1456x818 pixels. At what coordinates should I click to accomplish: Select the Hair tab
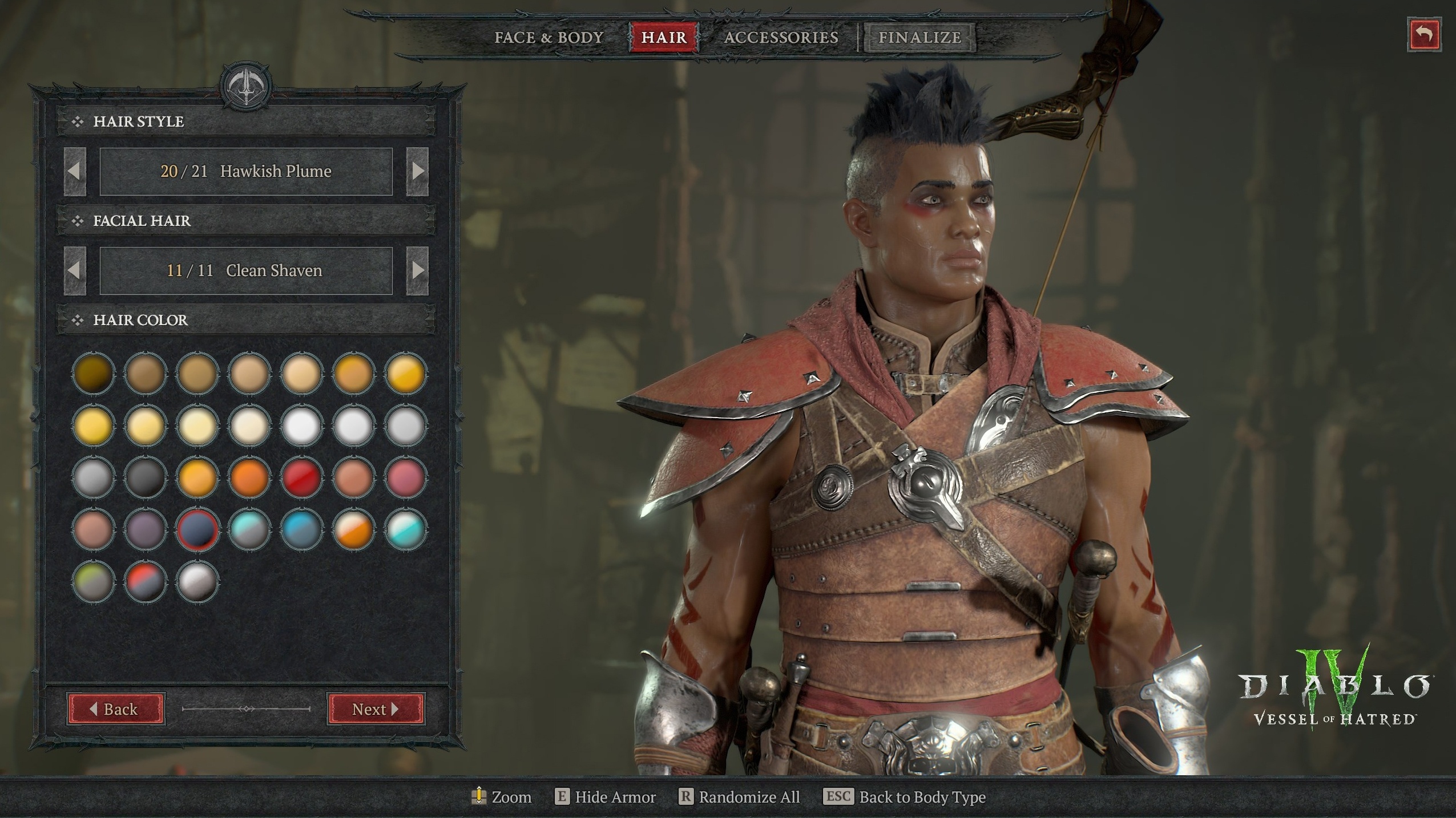664,38
